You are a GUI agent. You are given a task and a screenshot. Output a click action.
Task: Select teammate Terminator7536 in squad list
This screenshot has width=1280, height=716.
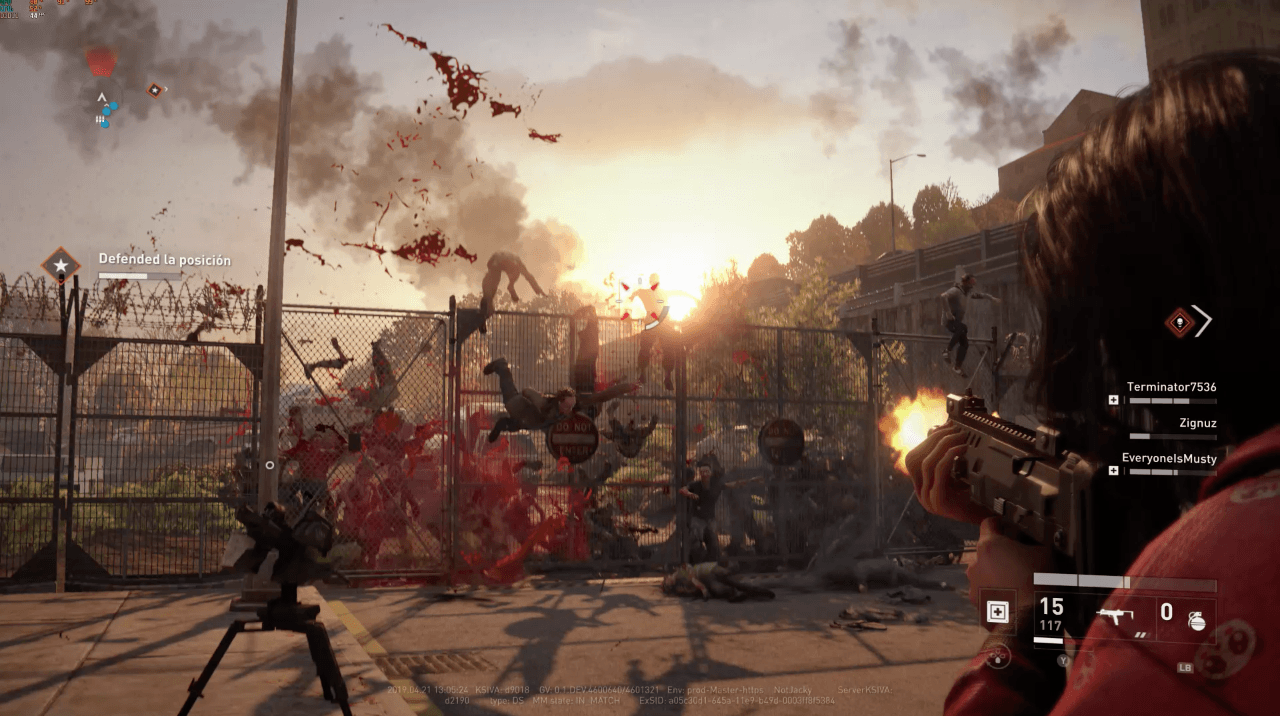[x=1171, y=387]
